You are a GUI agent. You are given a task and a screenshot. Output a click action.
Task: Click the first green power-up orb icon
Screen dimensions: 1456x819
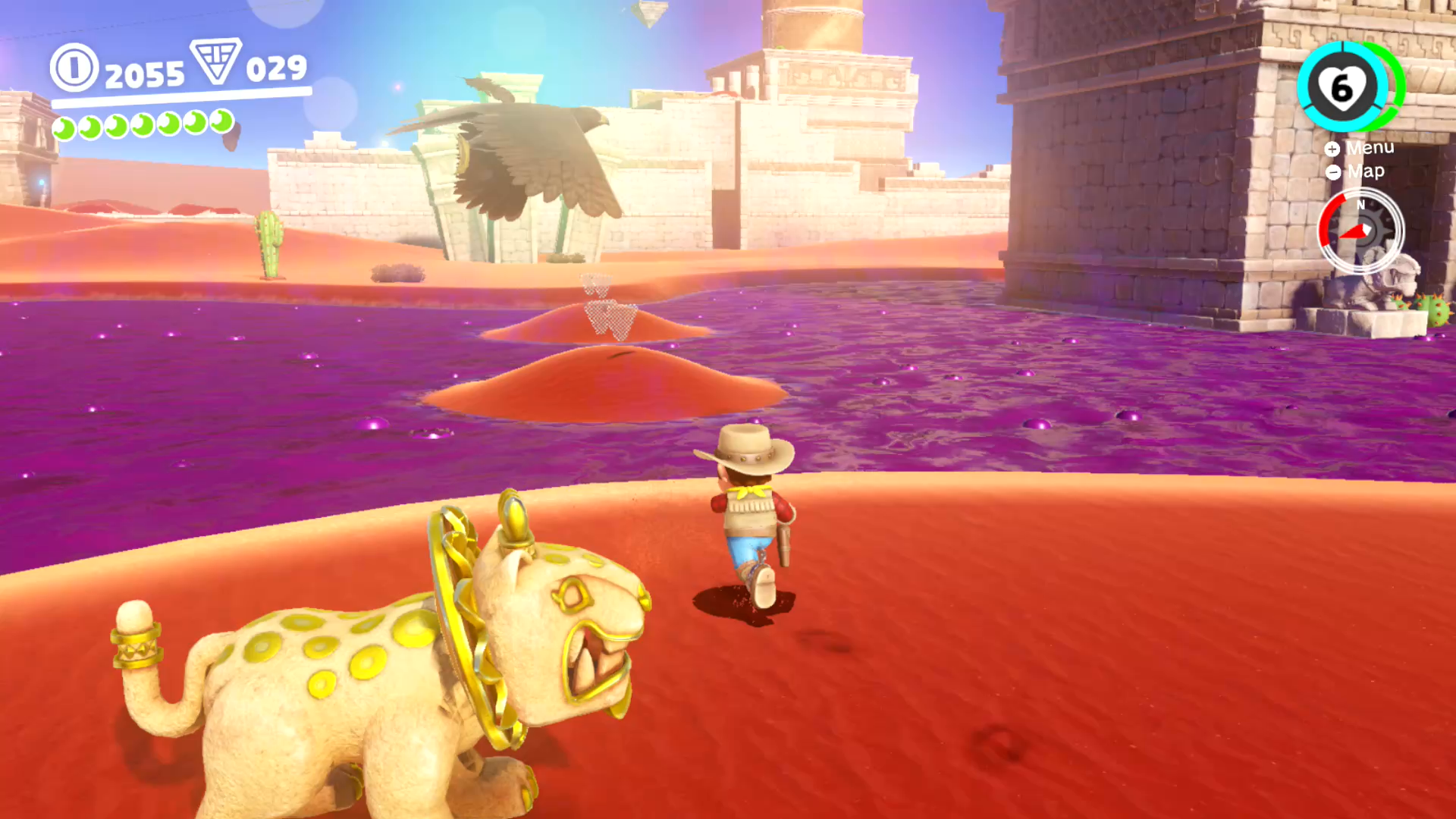pos(64,125)
